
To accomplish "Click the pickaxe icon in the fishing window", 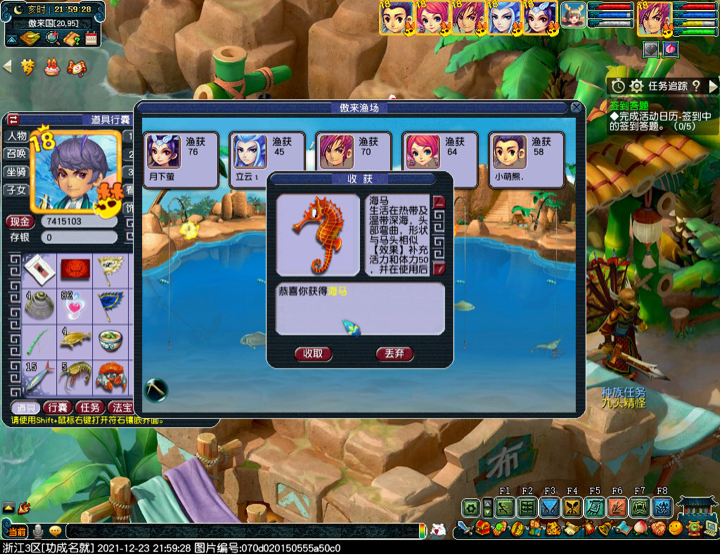I will 156,388.
